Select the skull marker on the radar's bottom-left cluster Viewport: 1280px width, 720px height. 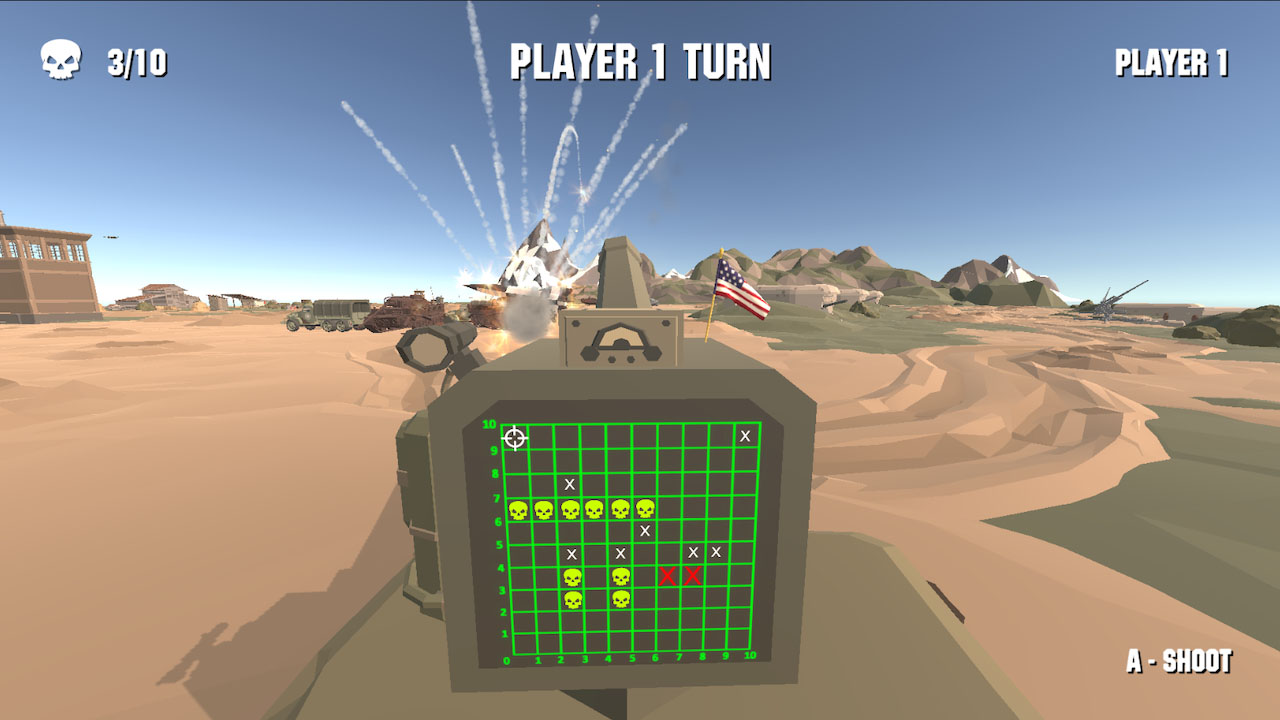[573, 598]
